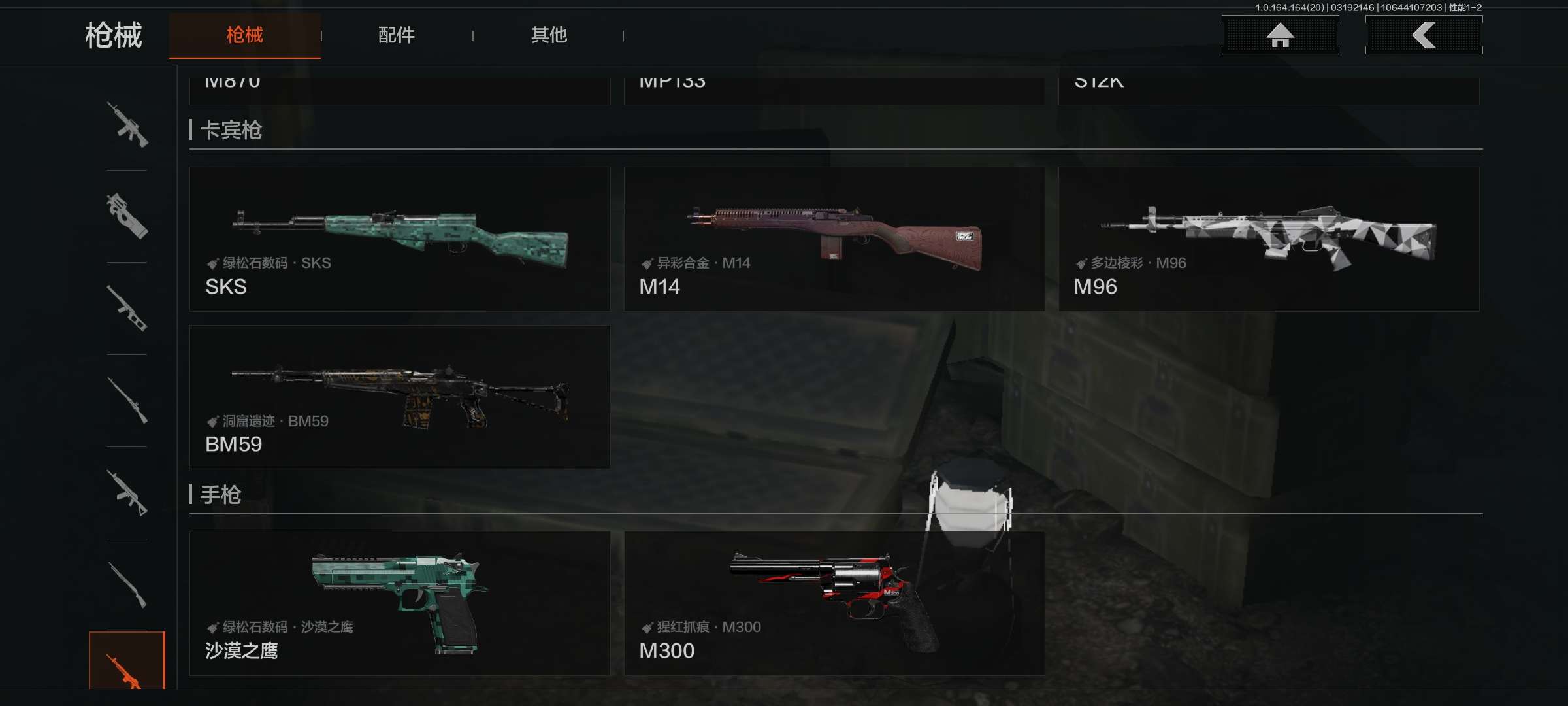Open the BM59 weapon card

(400, 397)
